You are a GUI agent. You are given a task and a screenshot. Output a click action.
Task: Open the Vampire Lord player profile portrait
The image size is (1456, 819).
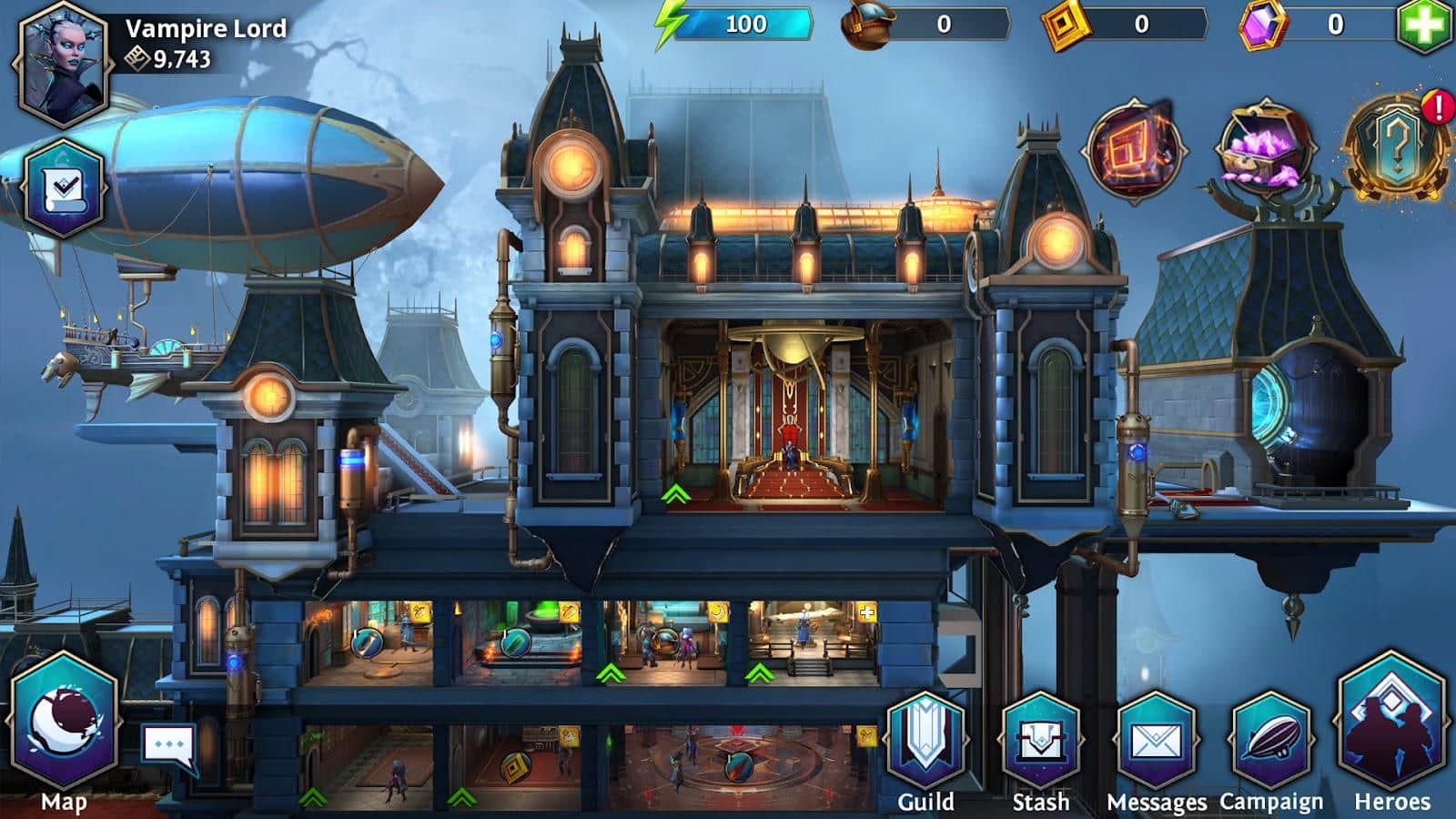point(64,66)
